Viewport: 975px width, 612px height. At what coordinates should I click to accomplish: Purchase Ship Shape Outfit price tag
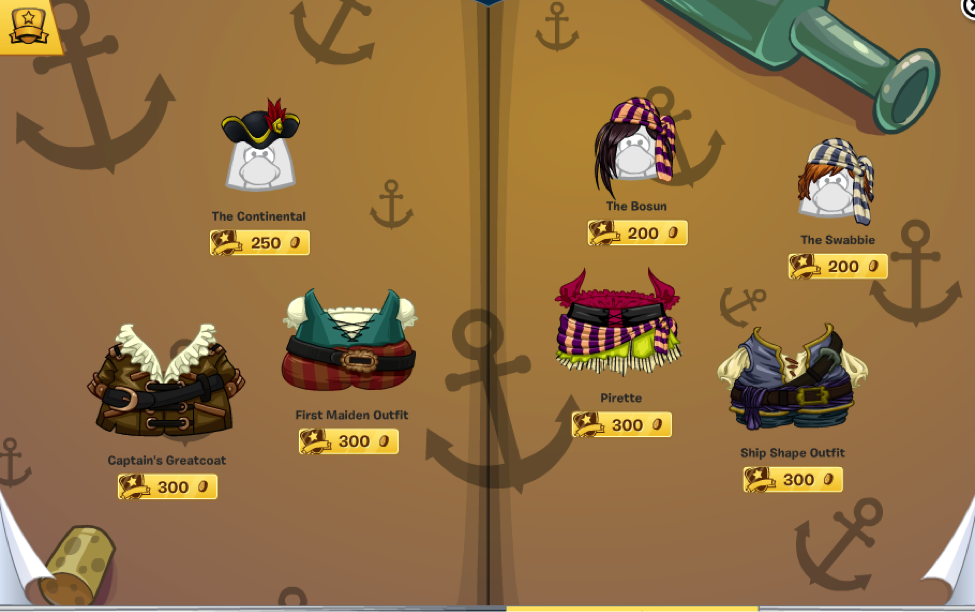pos(793,480)
